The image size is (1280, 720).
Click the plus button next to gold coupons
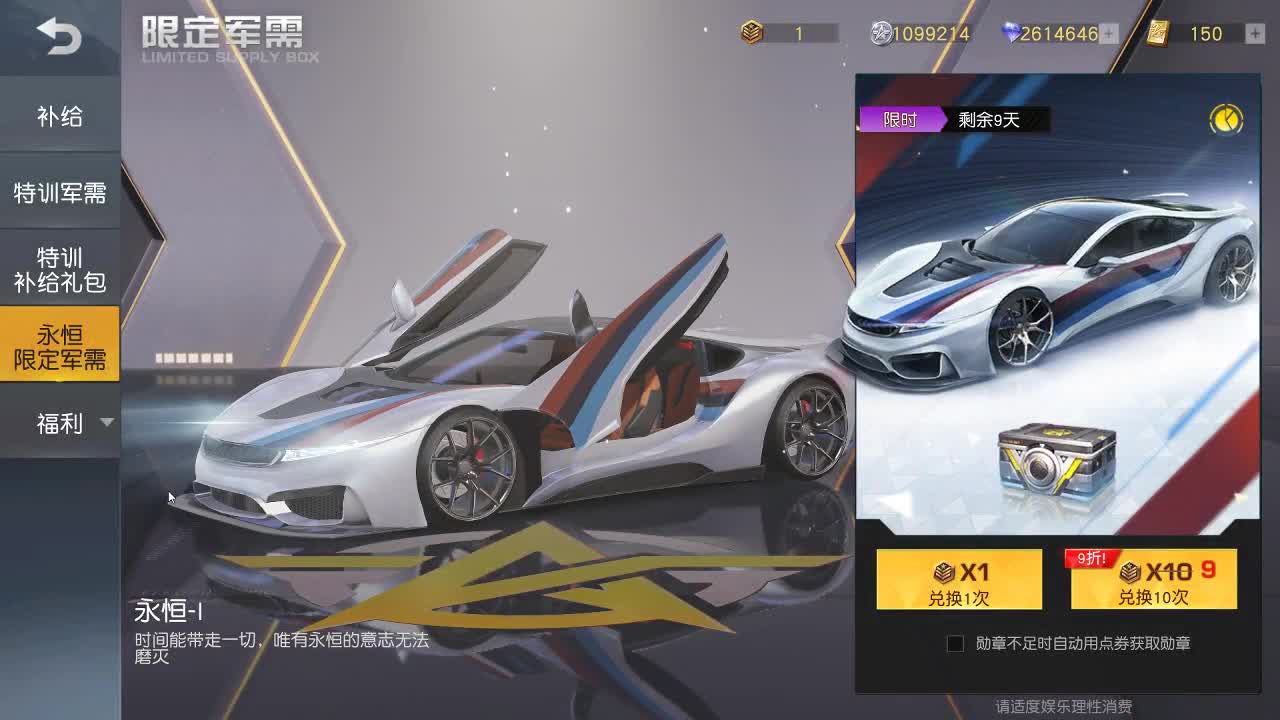1253,33
